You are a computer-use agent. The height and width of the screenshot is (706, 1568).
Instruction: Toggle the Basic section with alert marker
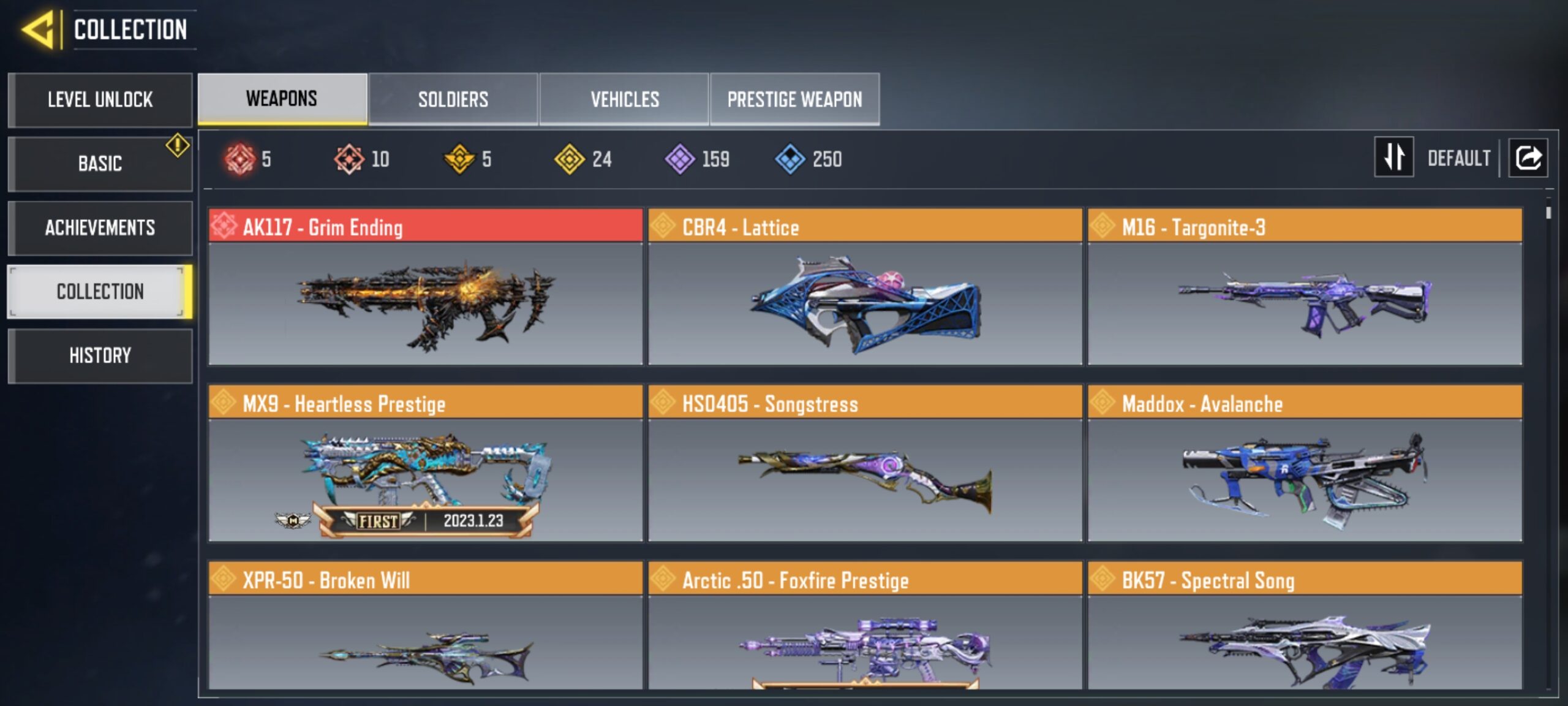tap(100, 164)
